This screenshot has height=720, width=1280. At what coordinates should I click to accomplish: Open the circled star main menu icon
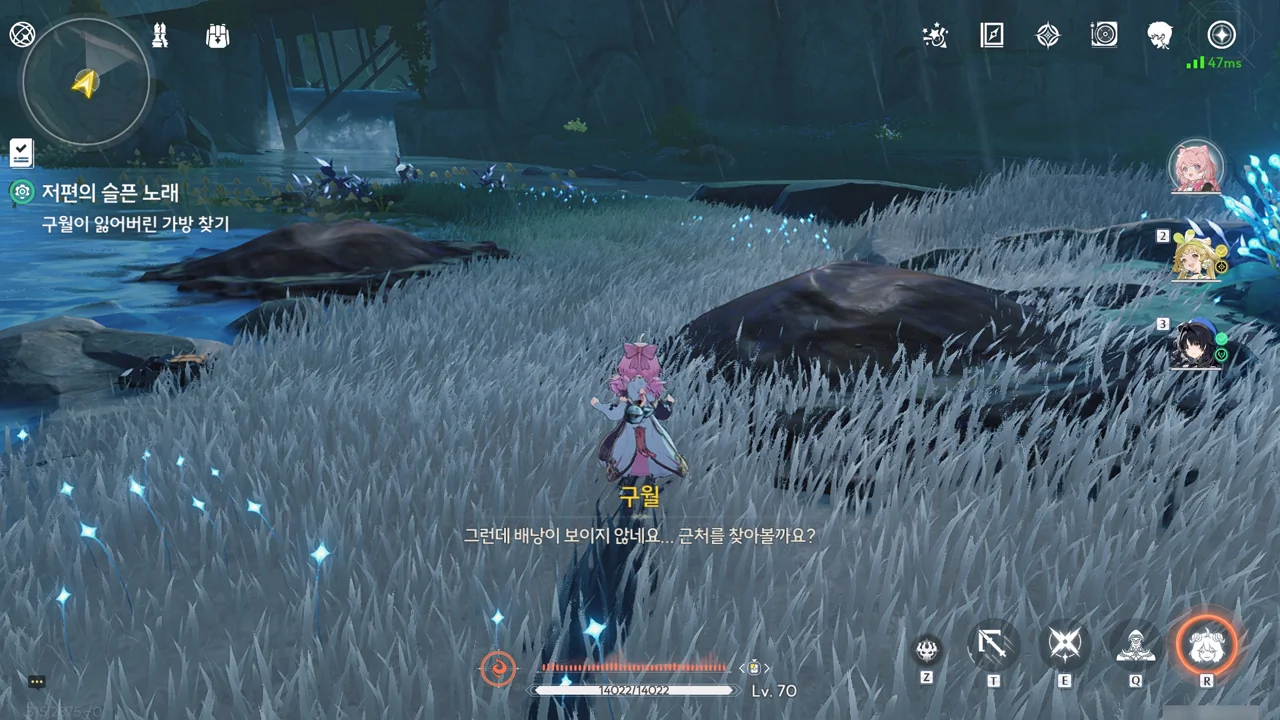pyautogui.click(x=1221, y=35)
